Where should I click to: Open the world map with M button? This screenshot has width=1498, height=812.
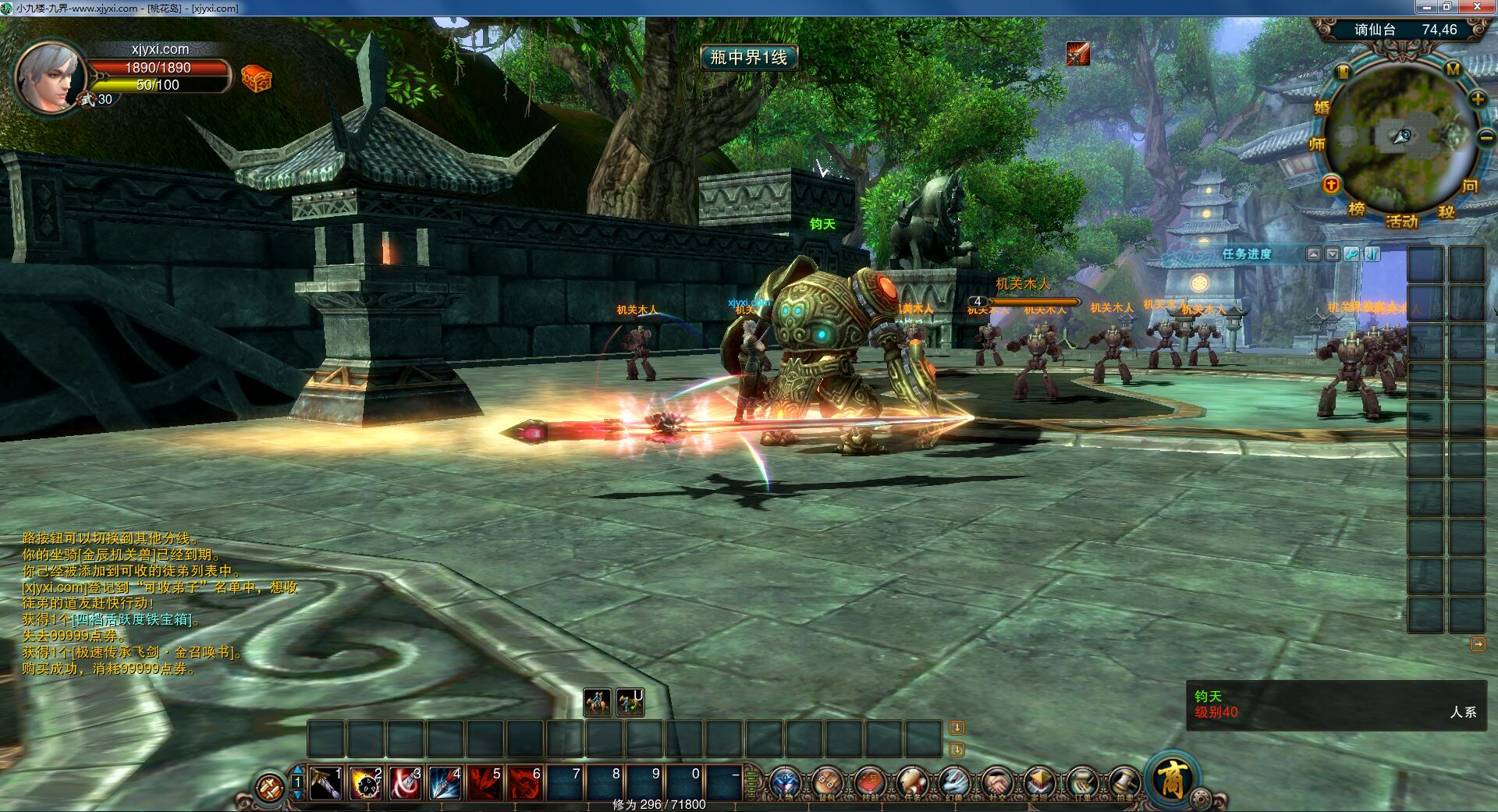(1453, 69)
